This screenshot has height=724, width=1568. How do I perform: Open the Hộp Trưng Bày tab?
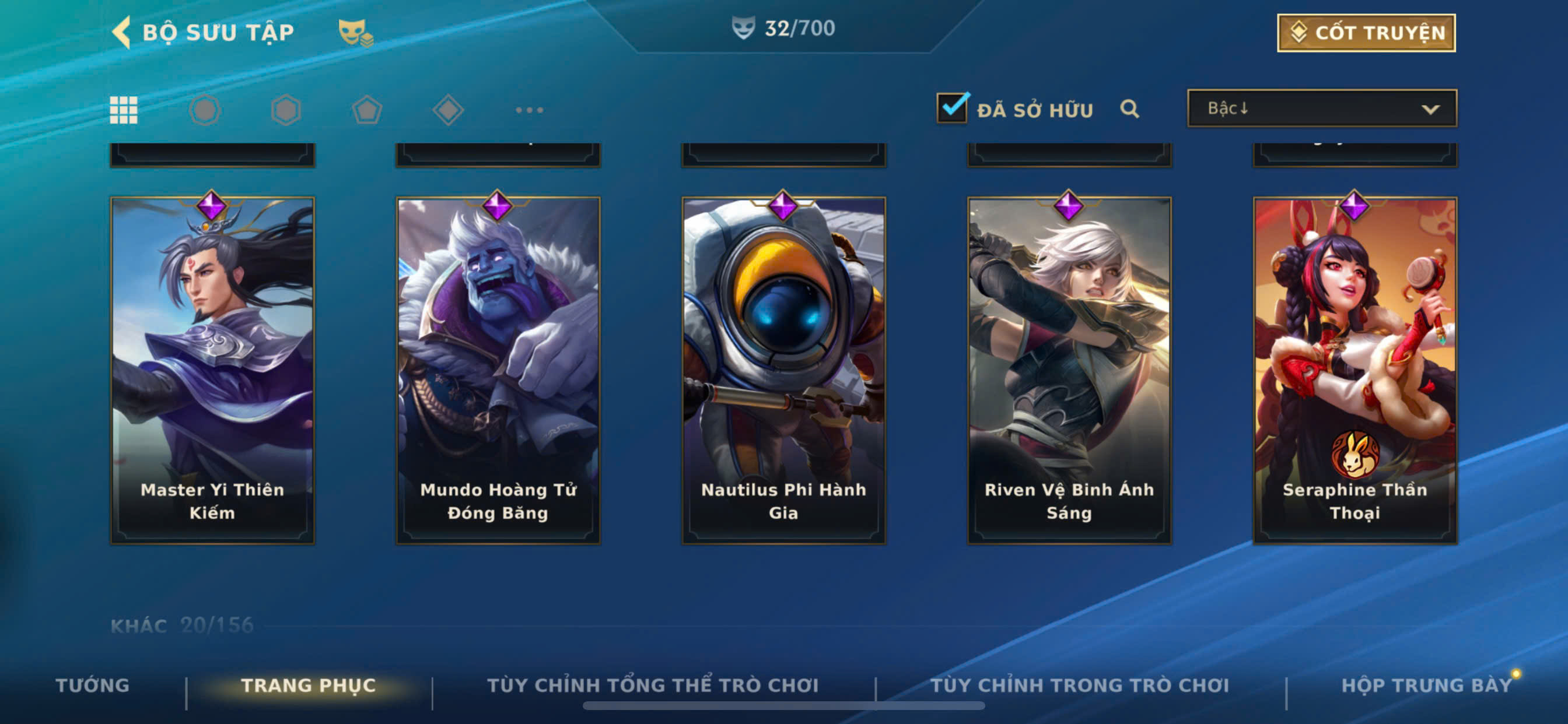1426,685
